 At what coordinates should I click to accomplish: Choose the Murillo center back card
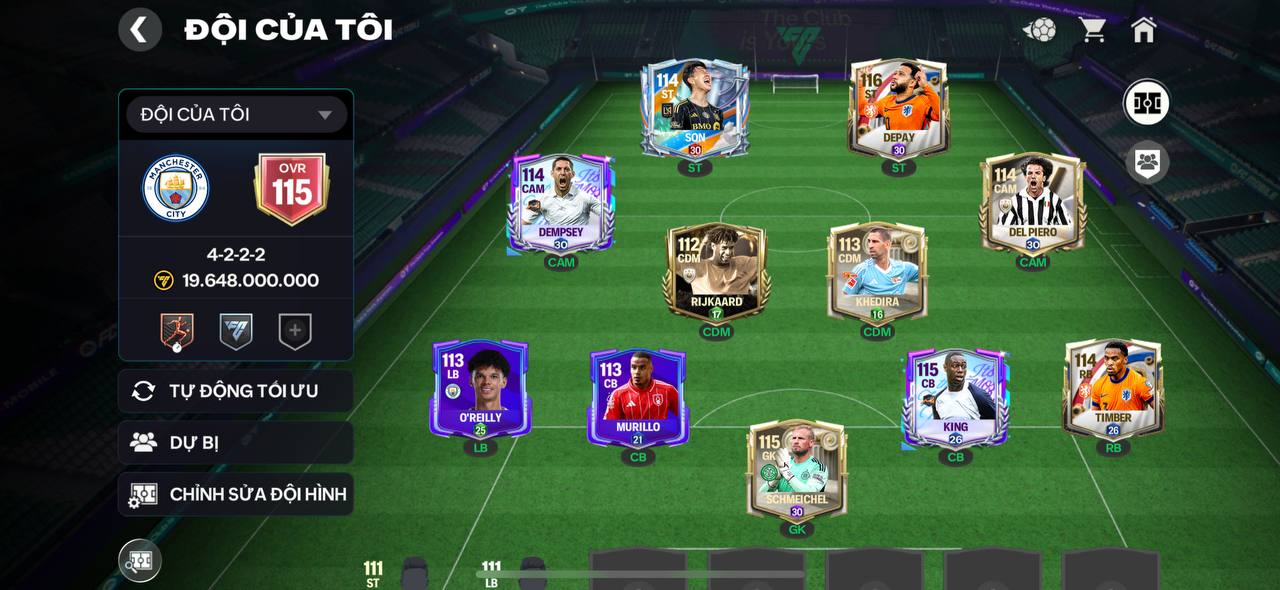pos(638,397)
